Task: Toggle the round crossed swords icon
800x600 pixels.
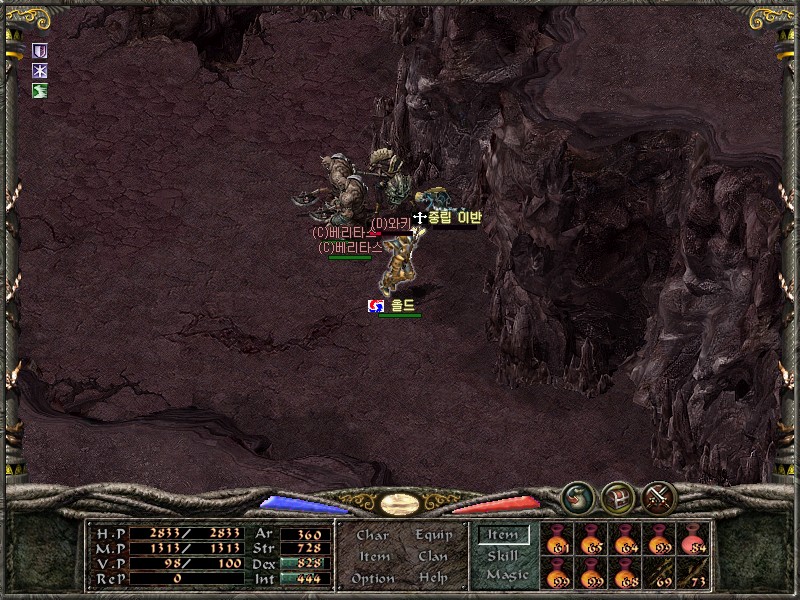Action: click(659, 495)
